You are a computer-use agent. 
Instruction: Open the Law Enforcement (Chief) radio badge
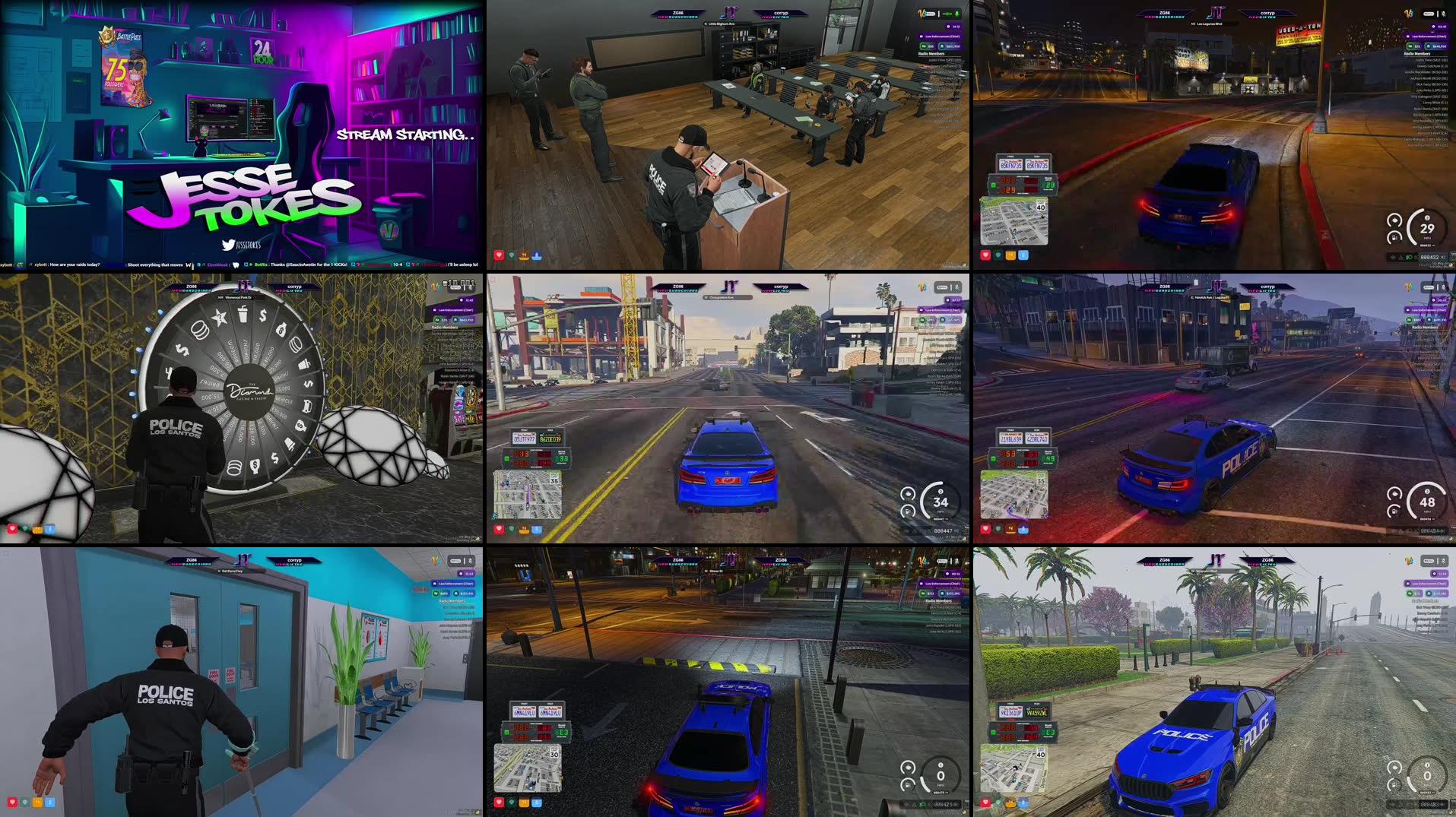coord(943,36)
